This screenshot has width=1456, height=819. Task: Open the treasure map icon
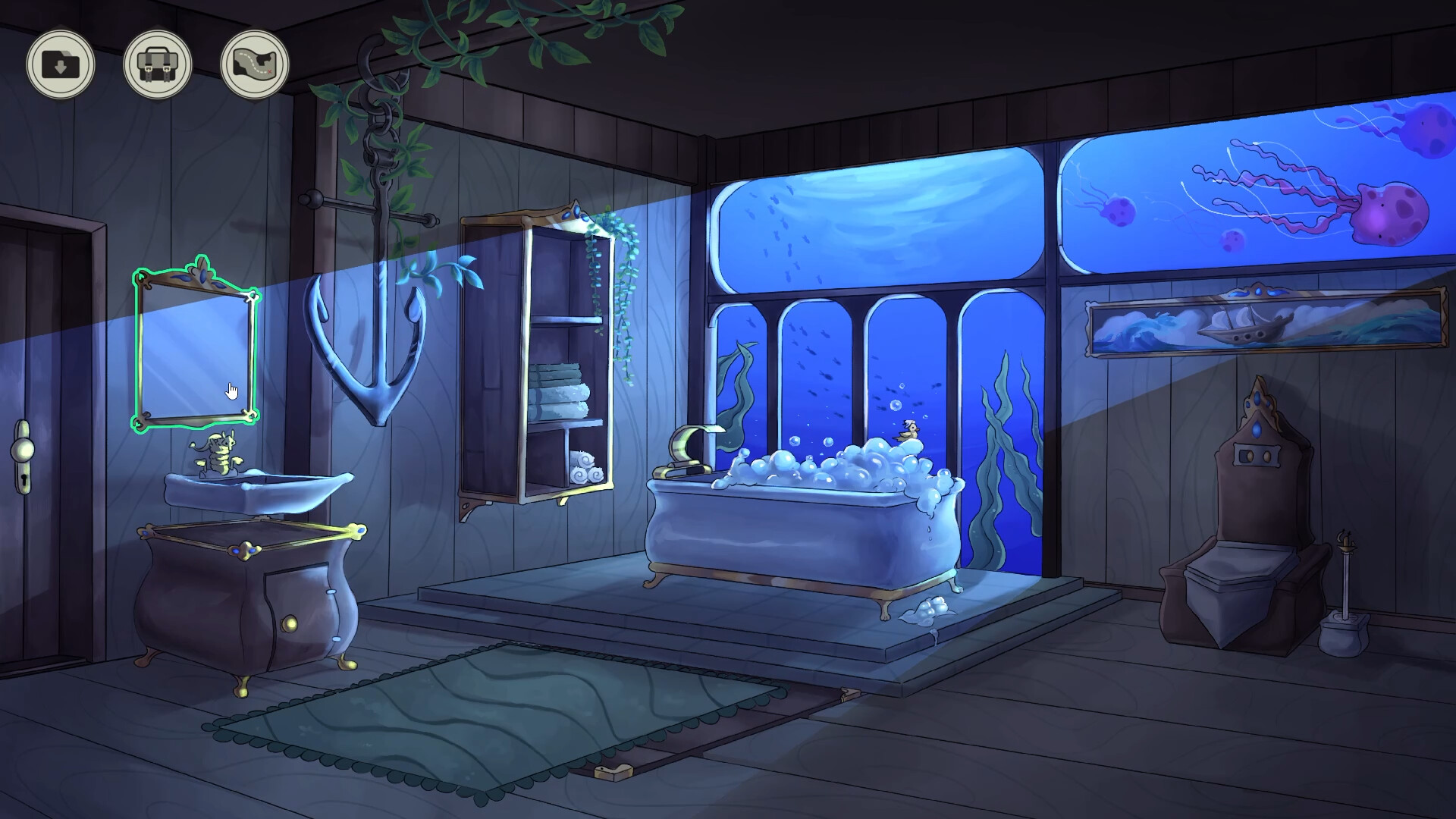tap(253, 65)
